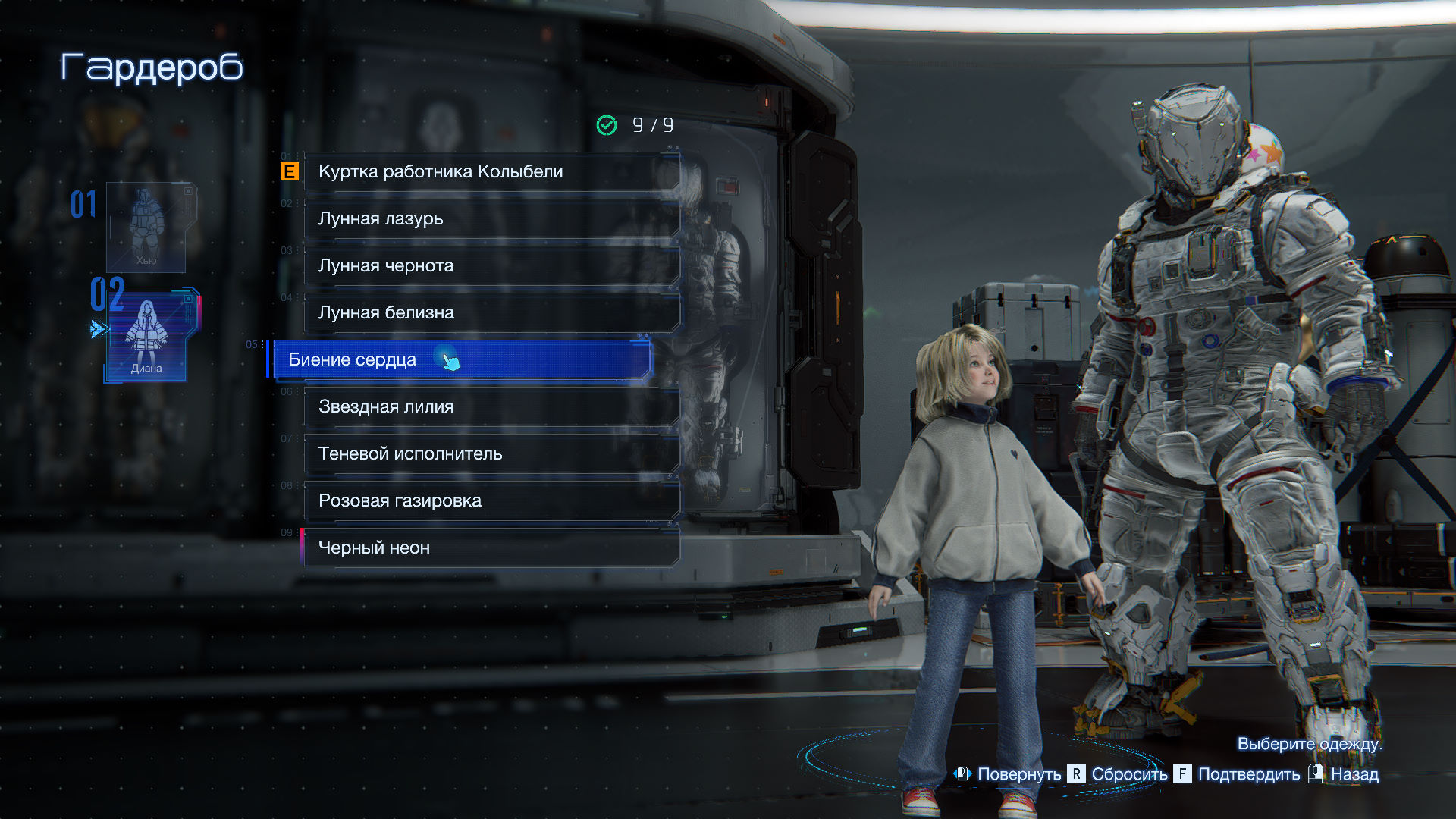
Task: Select the Куртка работника Колыбели outfit
Action: (491, 171)
